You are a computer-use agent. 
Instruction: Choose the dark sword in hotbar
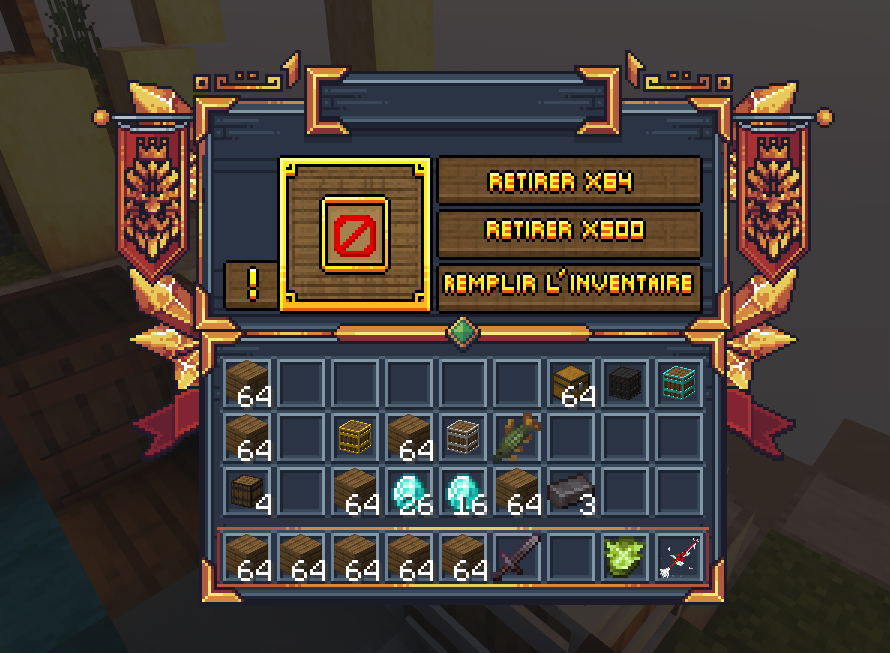[517, 556]
